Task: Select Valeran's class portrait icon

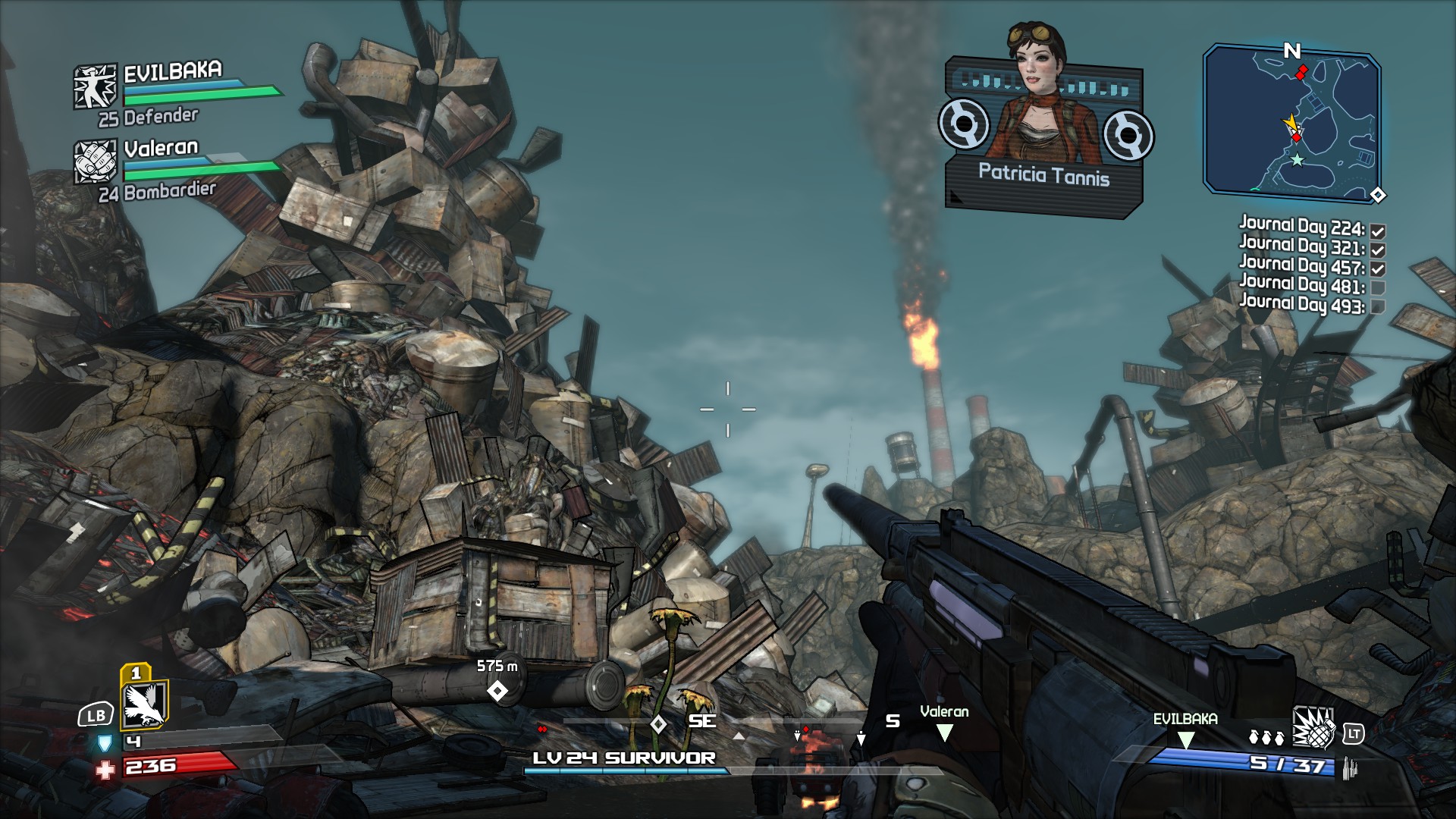Action: tap(95, 162)
